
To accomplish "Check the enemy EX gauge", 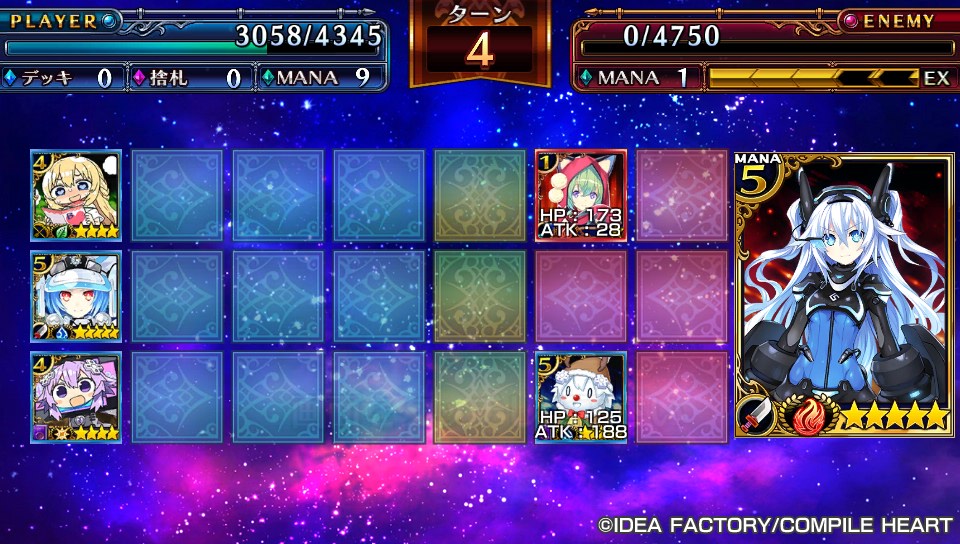I will tap(829, 78).
